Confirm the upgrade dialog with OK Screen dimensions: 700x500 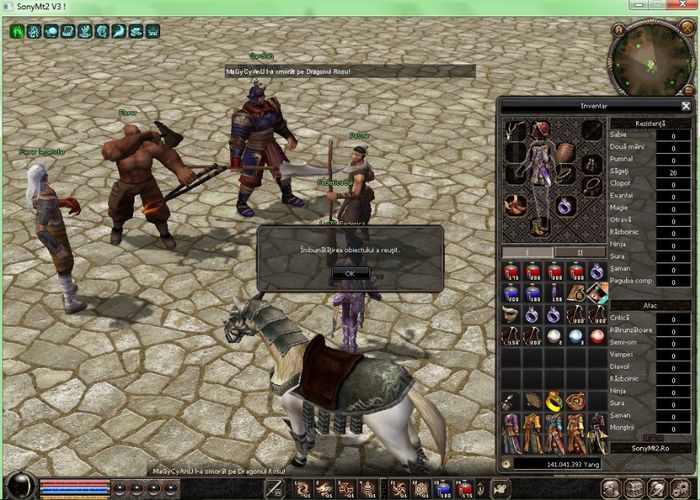click(349, 272)
